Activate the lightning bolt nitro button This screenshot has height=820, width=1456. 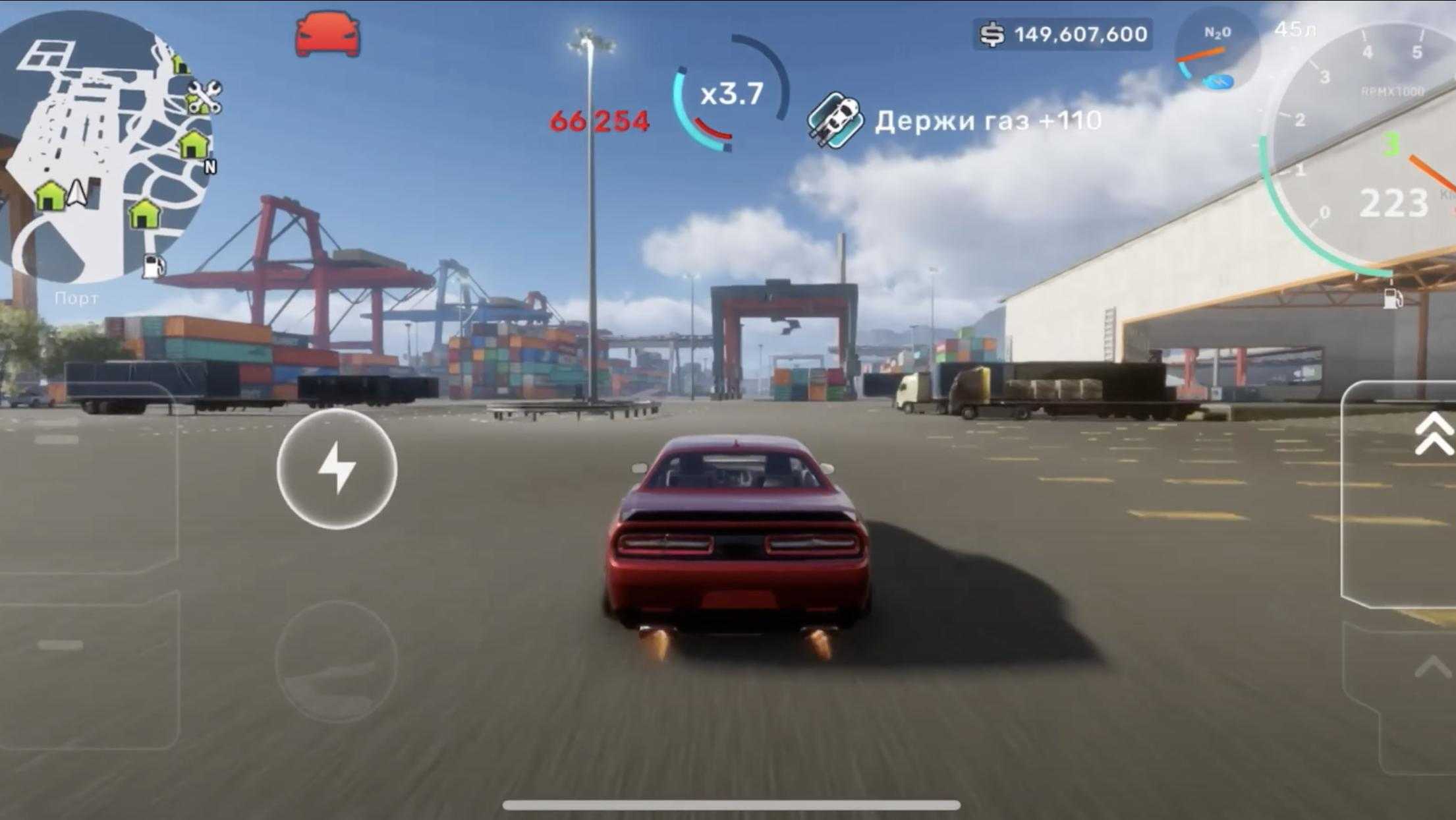(x=337, y=469)
